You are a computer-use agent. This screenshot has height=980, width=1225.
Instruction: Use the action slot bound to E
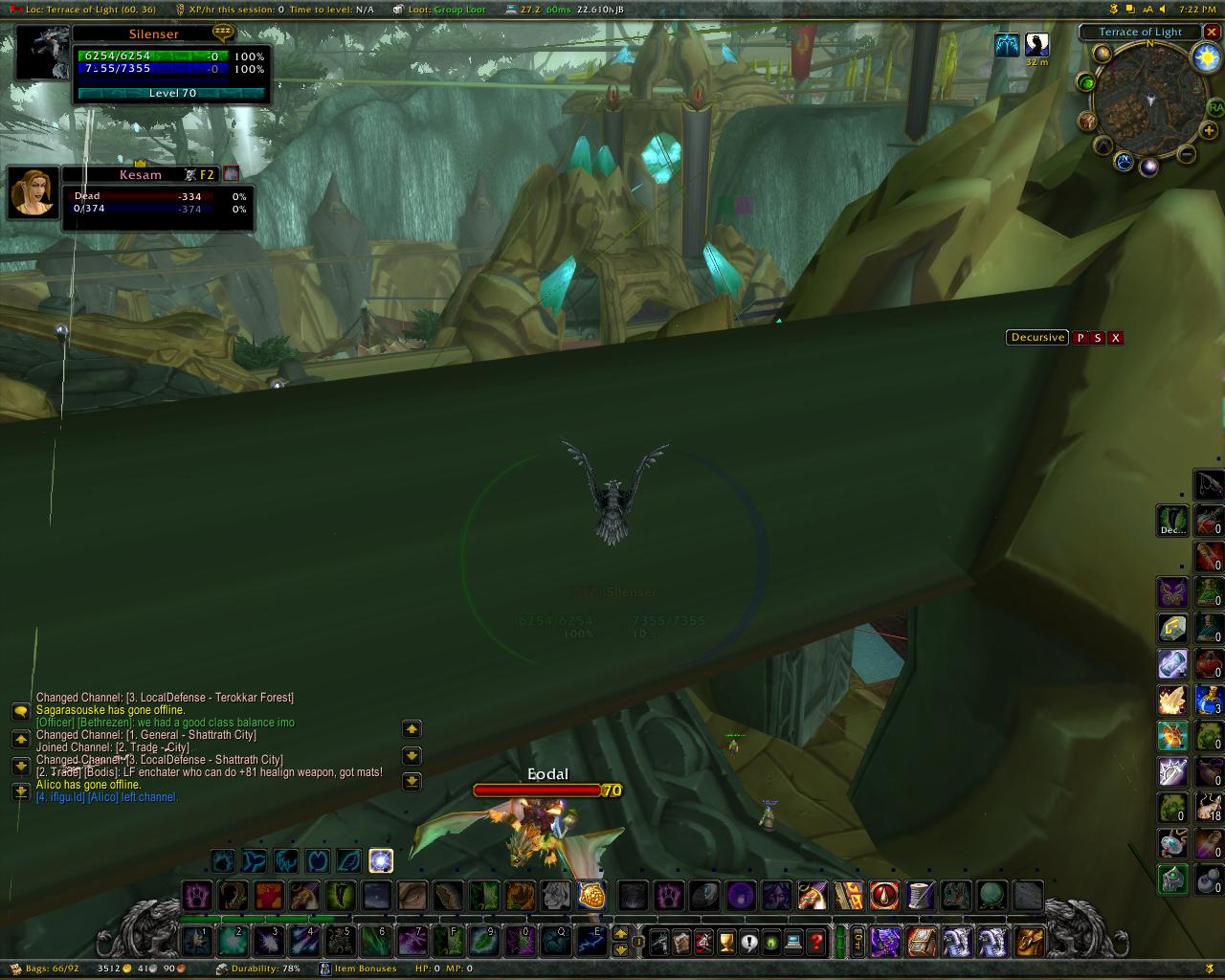tap(591, 942)
